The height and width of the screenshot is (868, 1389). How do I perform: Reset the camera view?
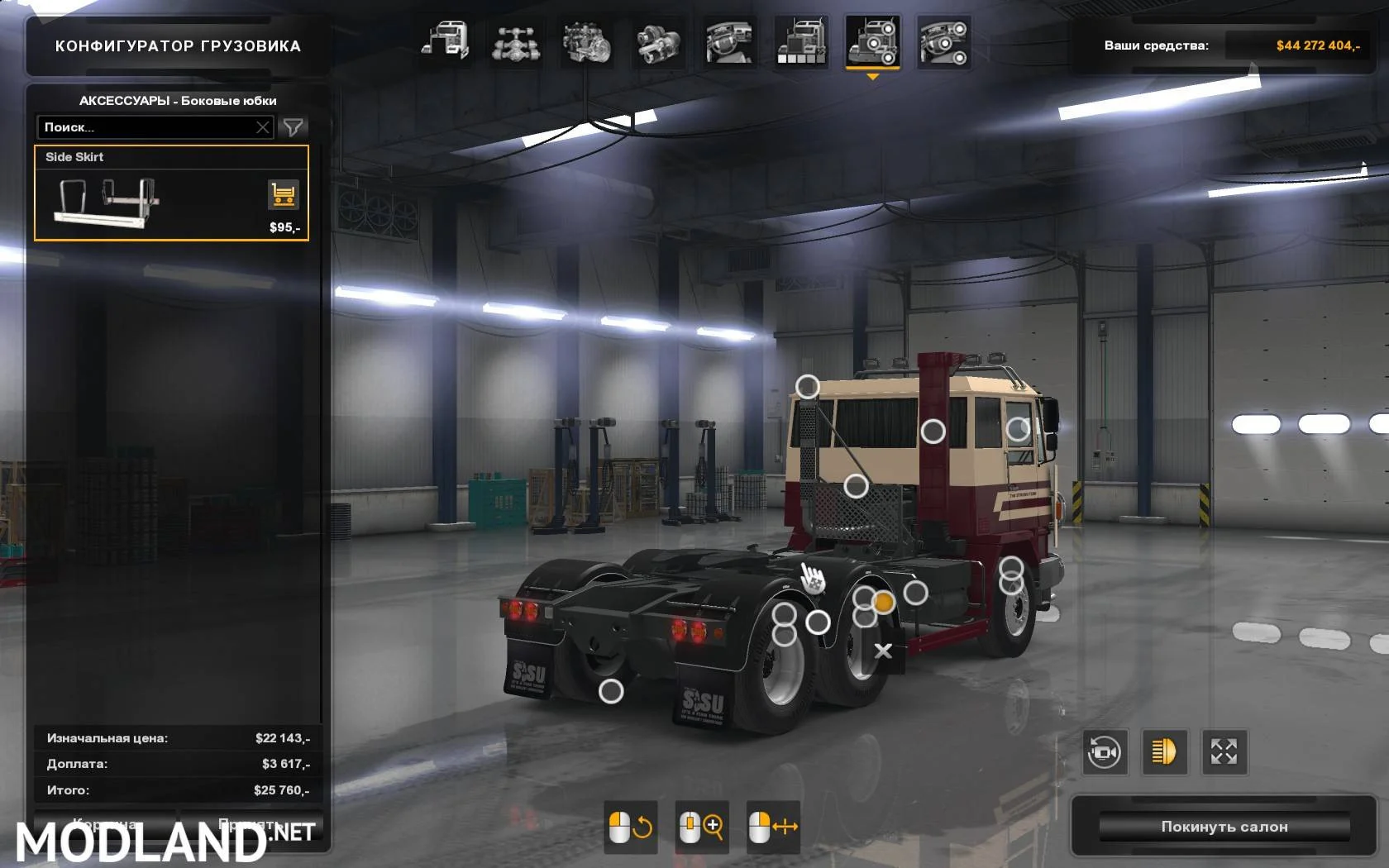point(1105,752)
